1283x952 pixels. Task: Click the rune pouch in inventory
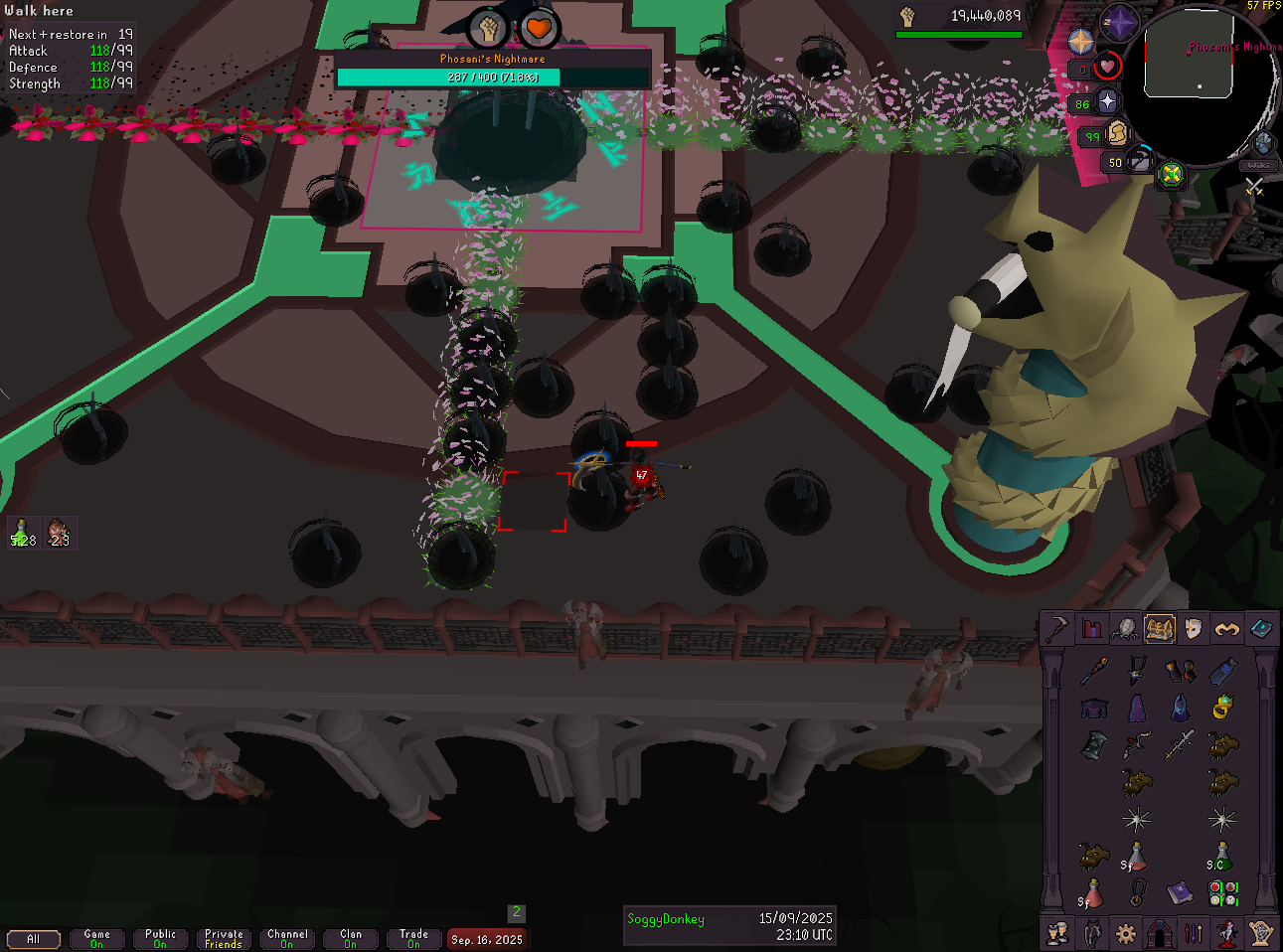coord(1223,893)
